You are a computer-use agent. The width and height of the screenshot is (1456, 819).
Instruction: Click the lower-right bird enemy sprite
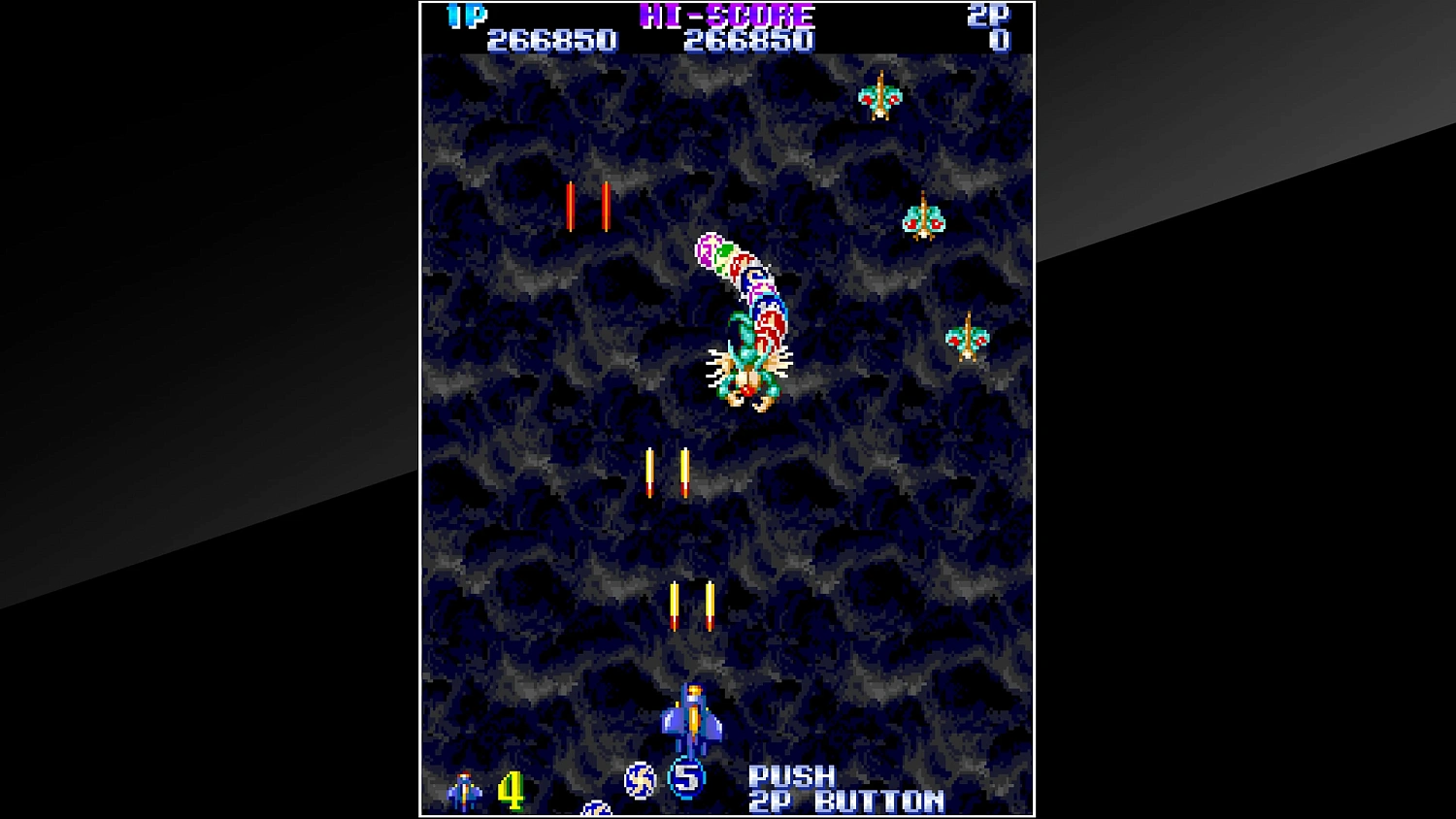coord(966,340)
